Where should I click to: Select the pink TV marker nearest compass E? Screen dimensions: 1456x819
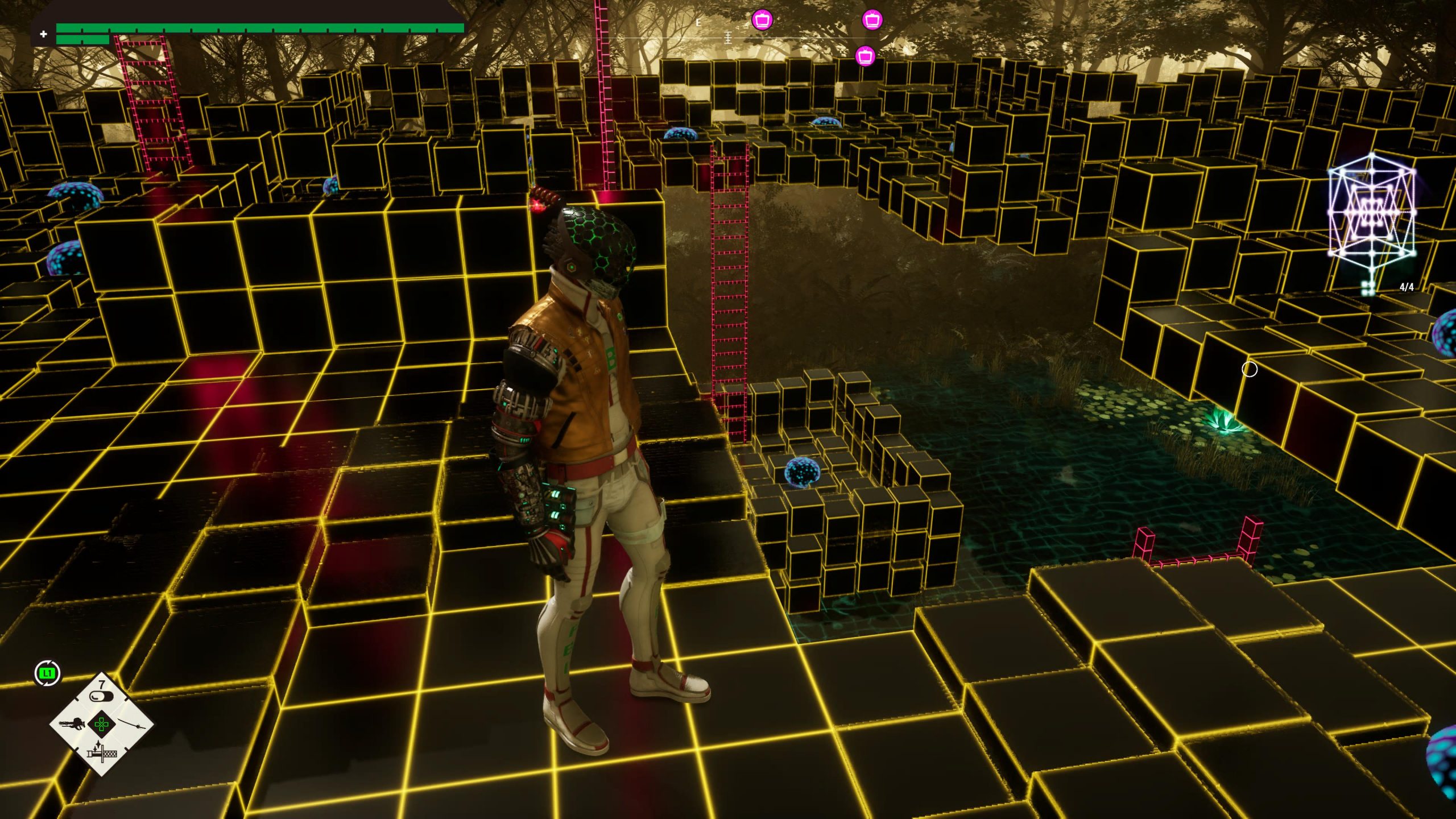coord(762,20)
